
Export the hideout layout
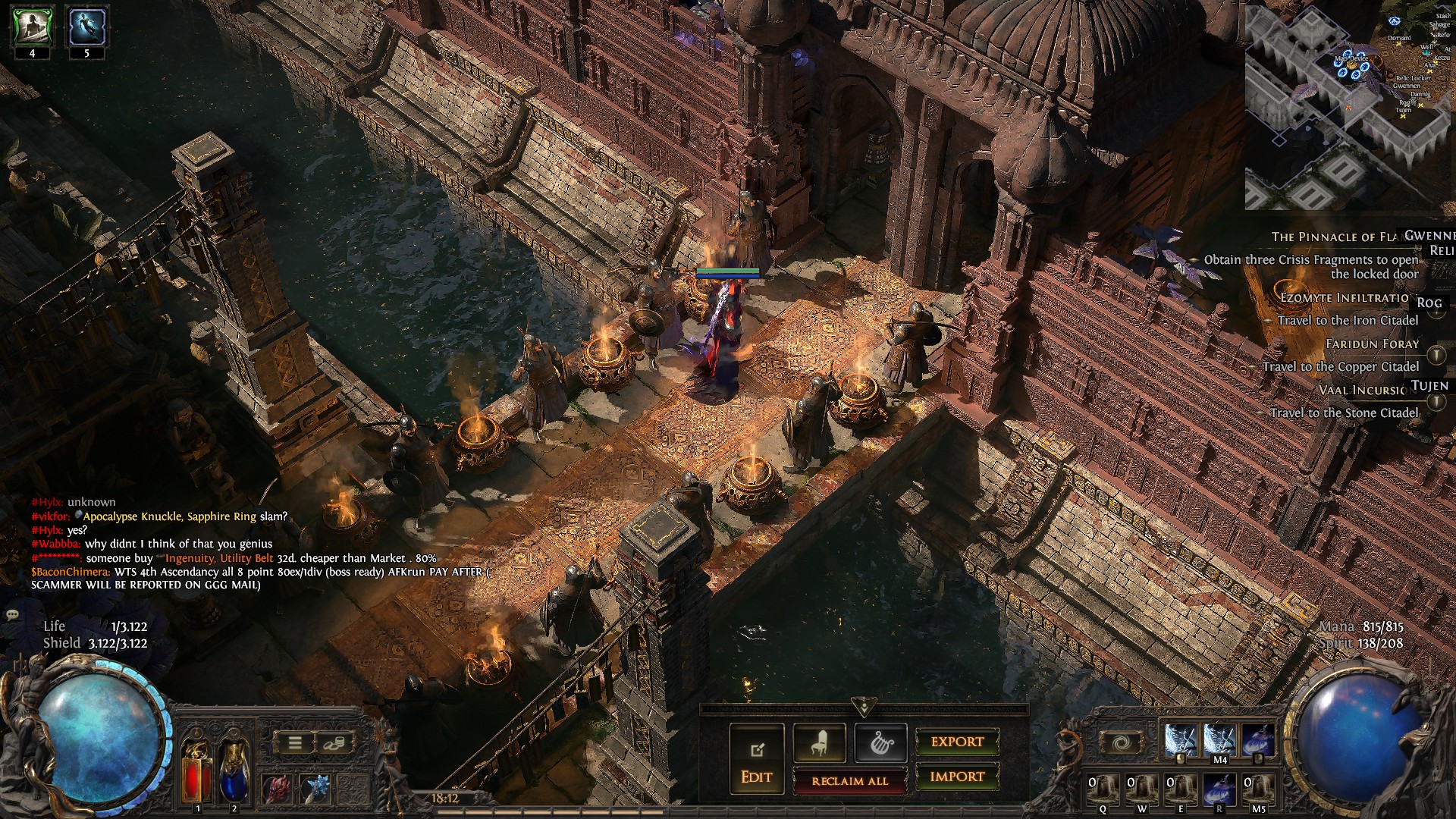coord(957,742)
